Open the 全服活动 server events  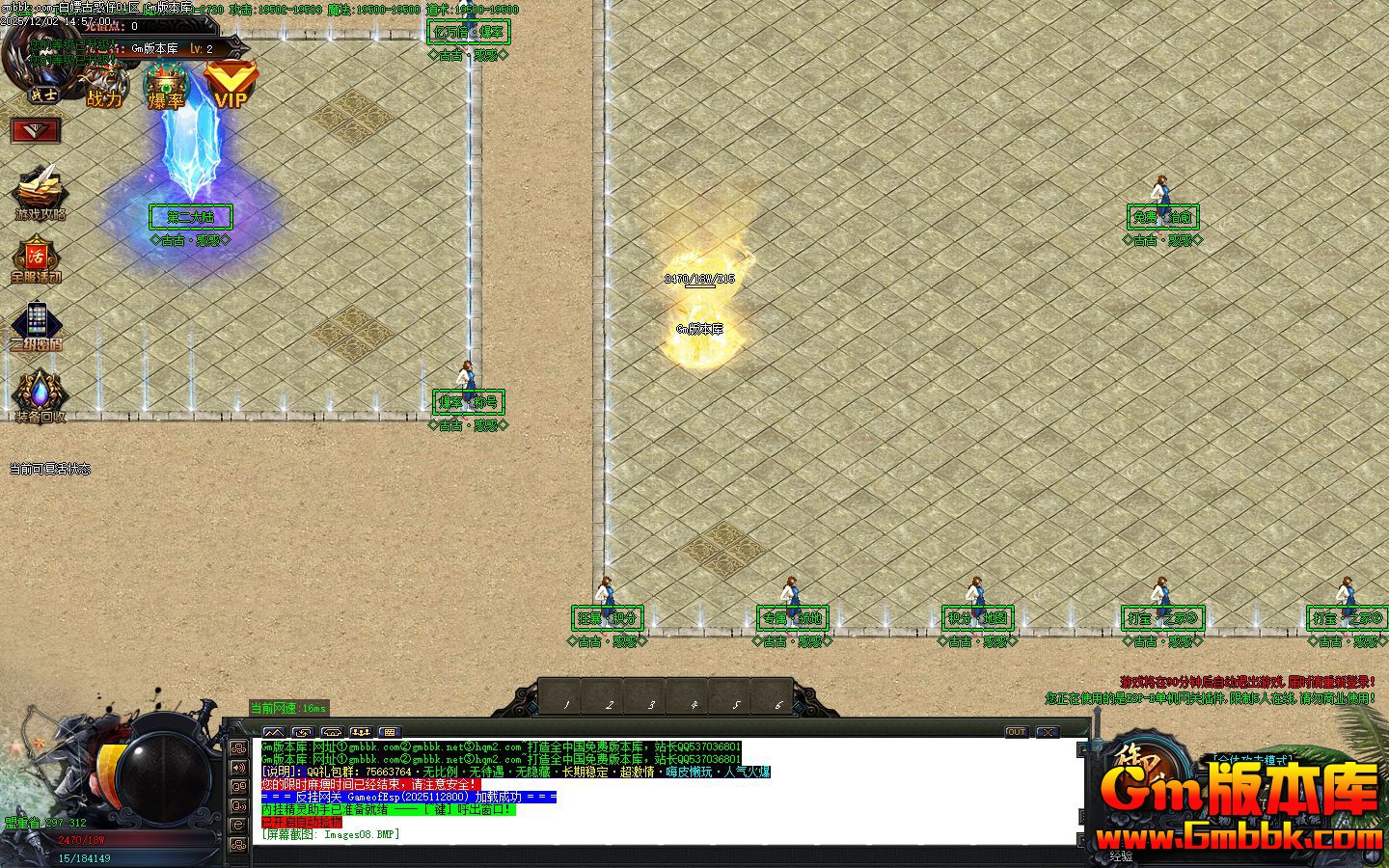36,260
